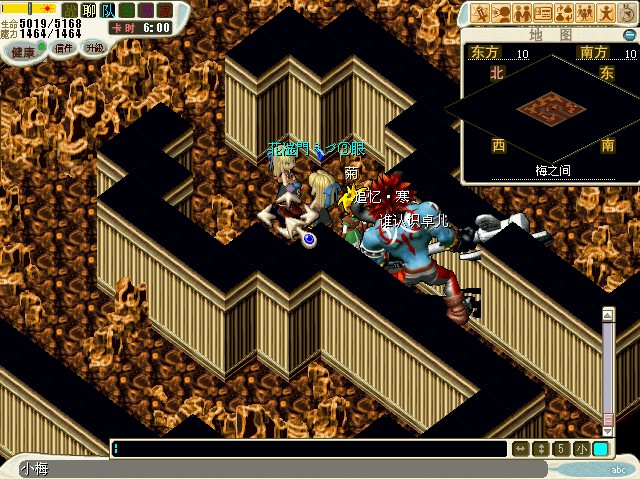The height and width of the screenshot is (480, 640).
Task: Click the 升級 level-up button
Action: [95, 48]
